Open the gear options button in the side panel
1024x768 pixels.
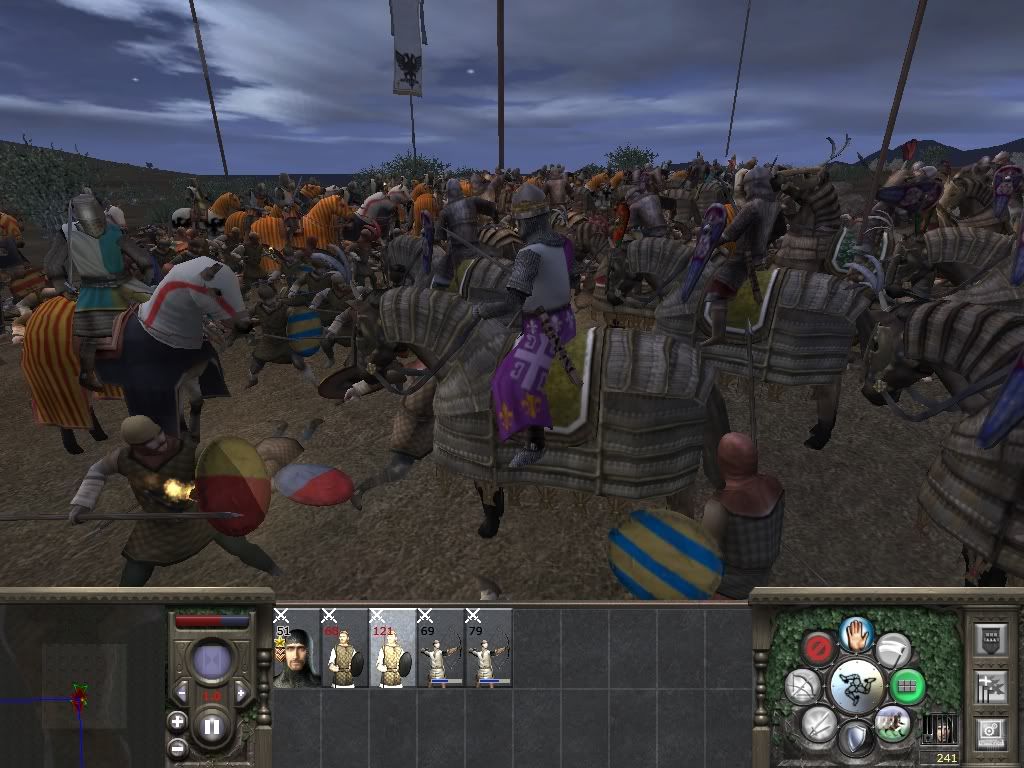coord(990,731)
